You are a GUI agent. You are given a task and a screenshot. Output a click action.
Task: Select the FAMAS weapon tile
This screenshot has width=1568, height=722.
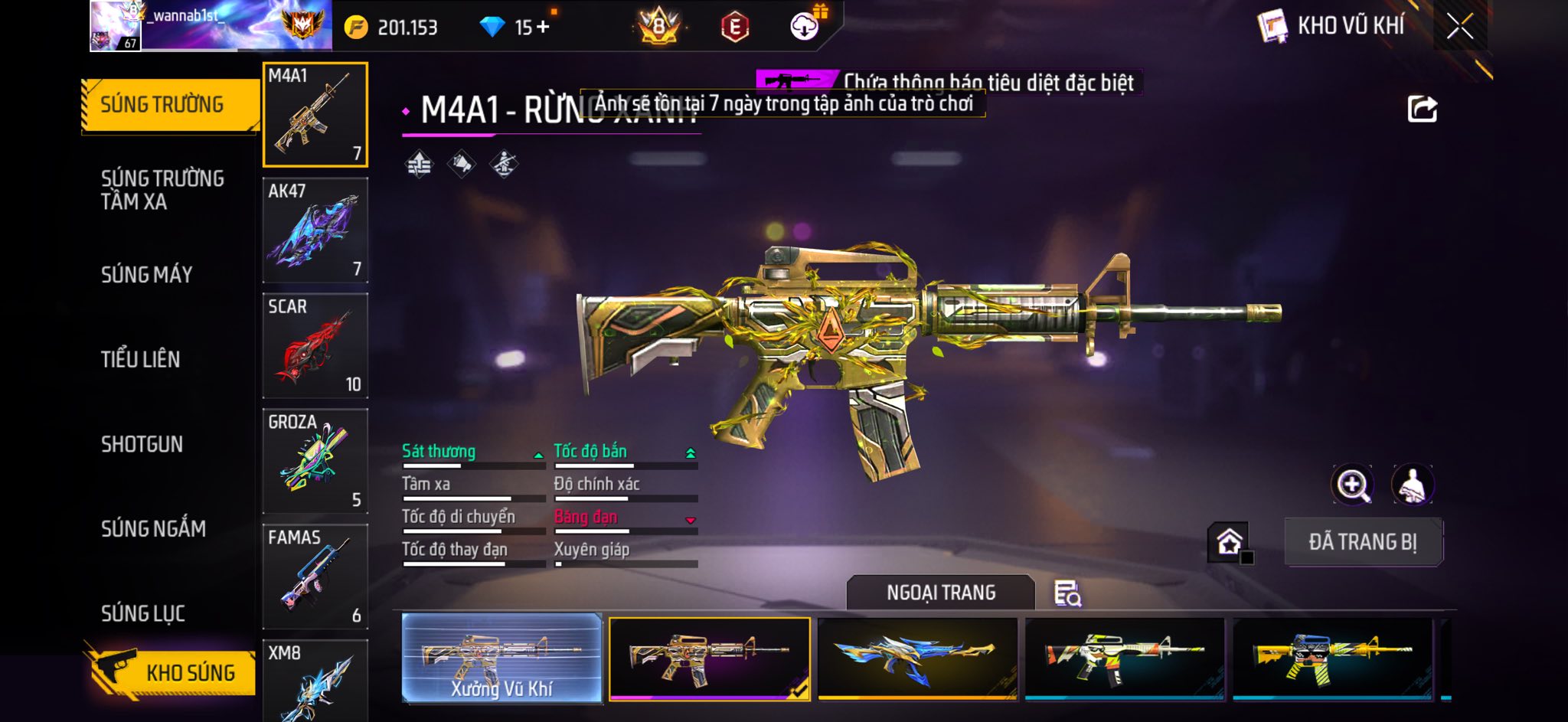315,577
